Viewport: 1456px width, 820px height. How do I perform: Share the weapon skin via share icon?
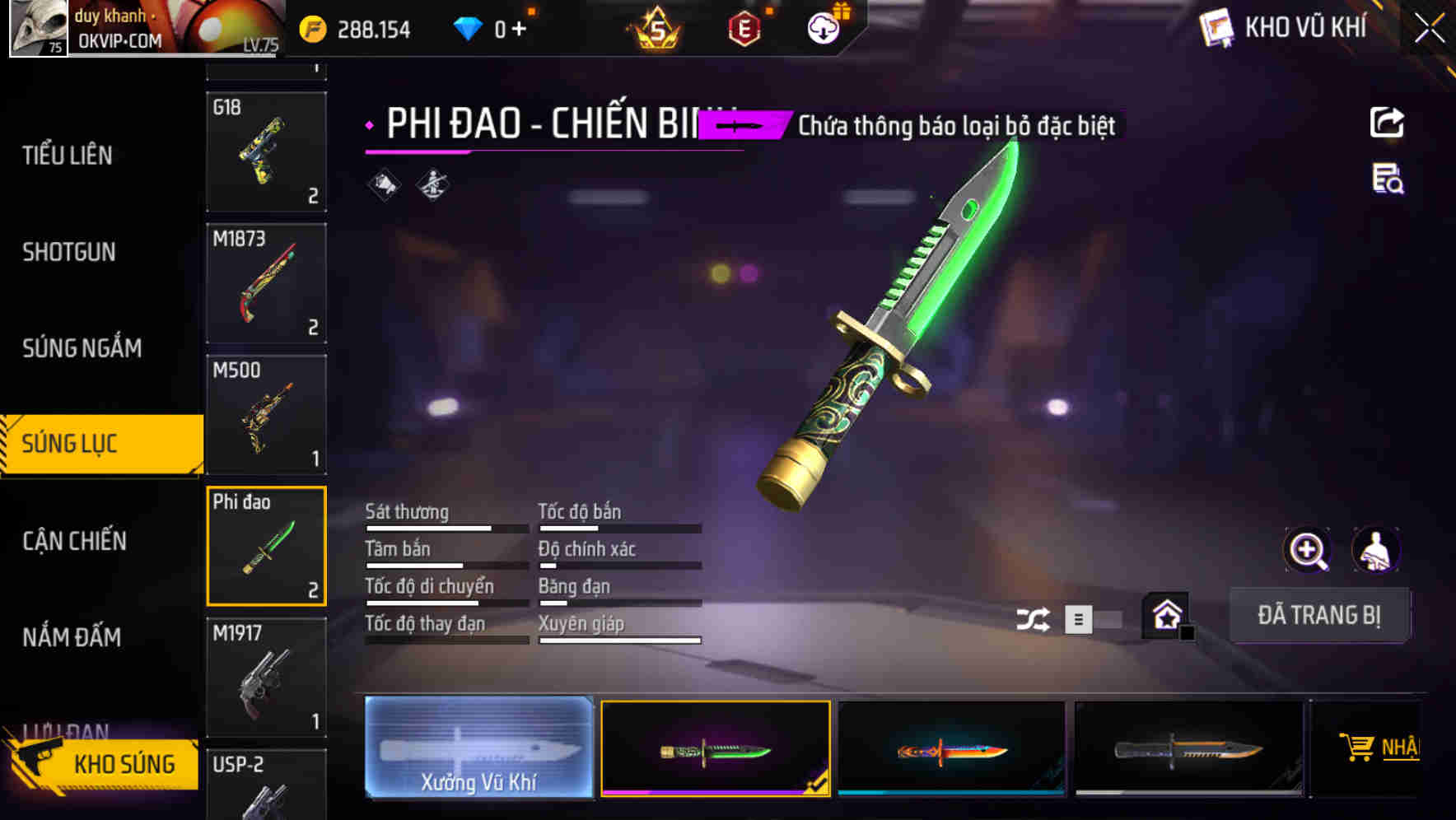pyautogui.click(x=1387, y=123)
